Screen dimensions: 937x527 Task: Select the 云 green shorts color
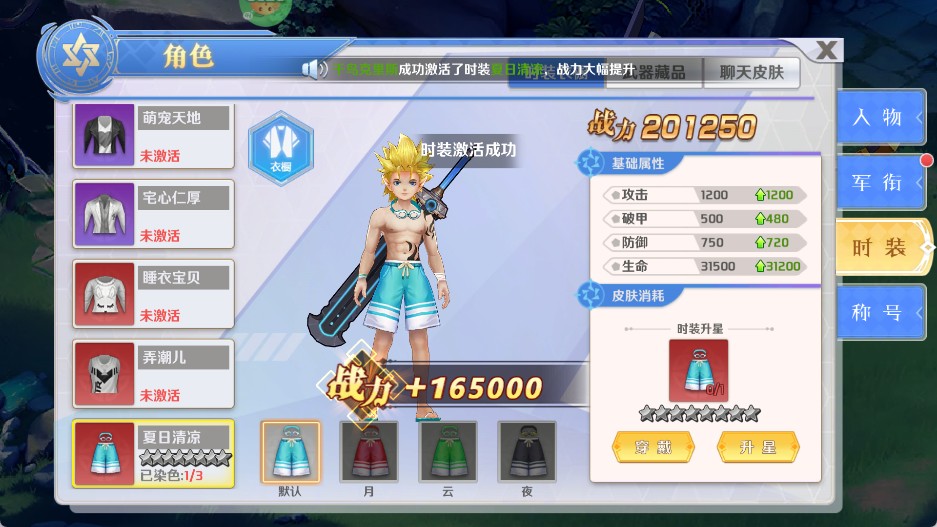447,452
